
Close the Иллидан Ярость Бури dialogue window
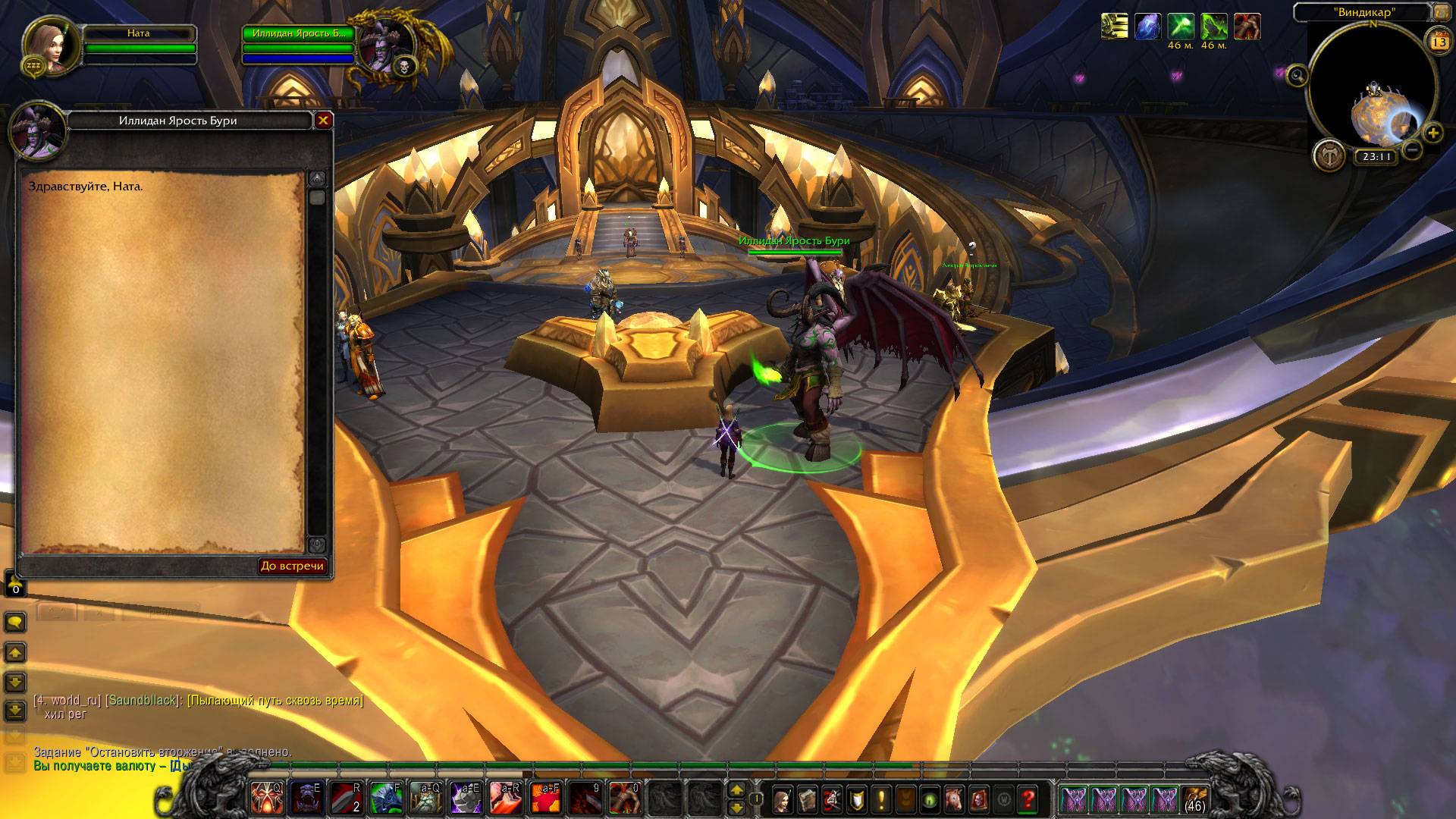tap(323, 120)
